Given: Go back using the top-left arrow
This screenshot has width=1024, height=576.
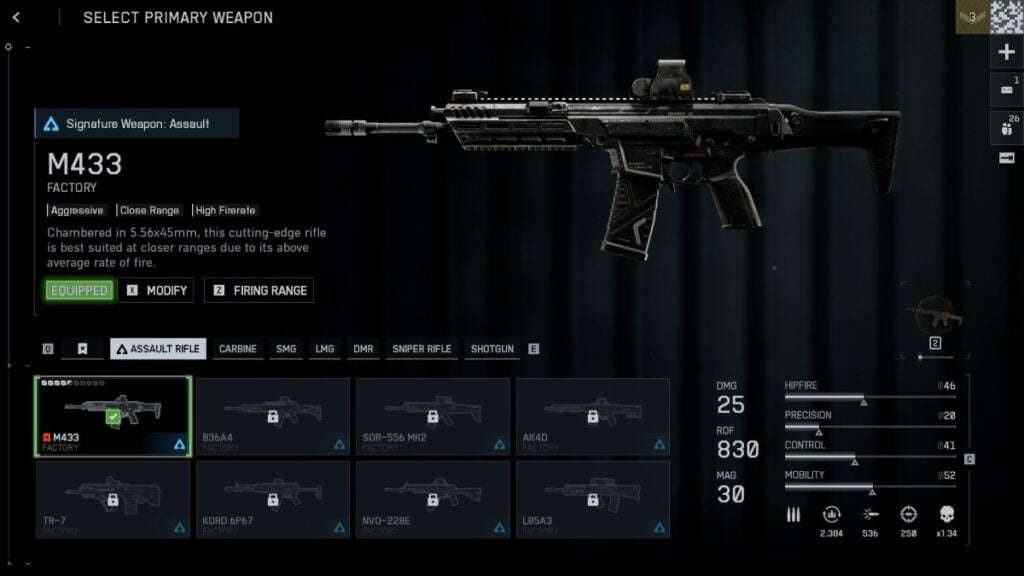Looking at the screenshot, I should (17, 18).
